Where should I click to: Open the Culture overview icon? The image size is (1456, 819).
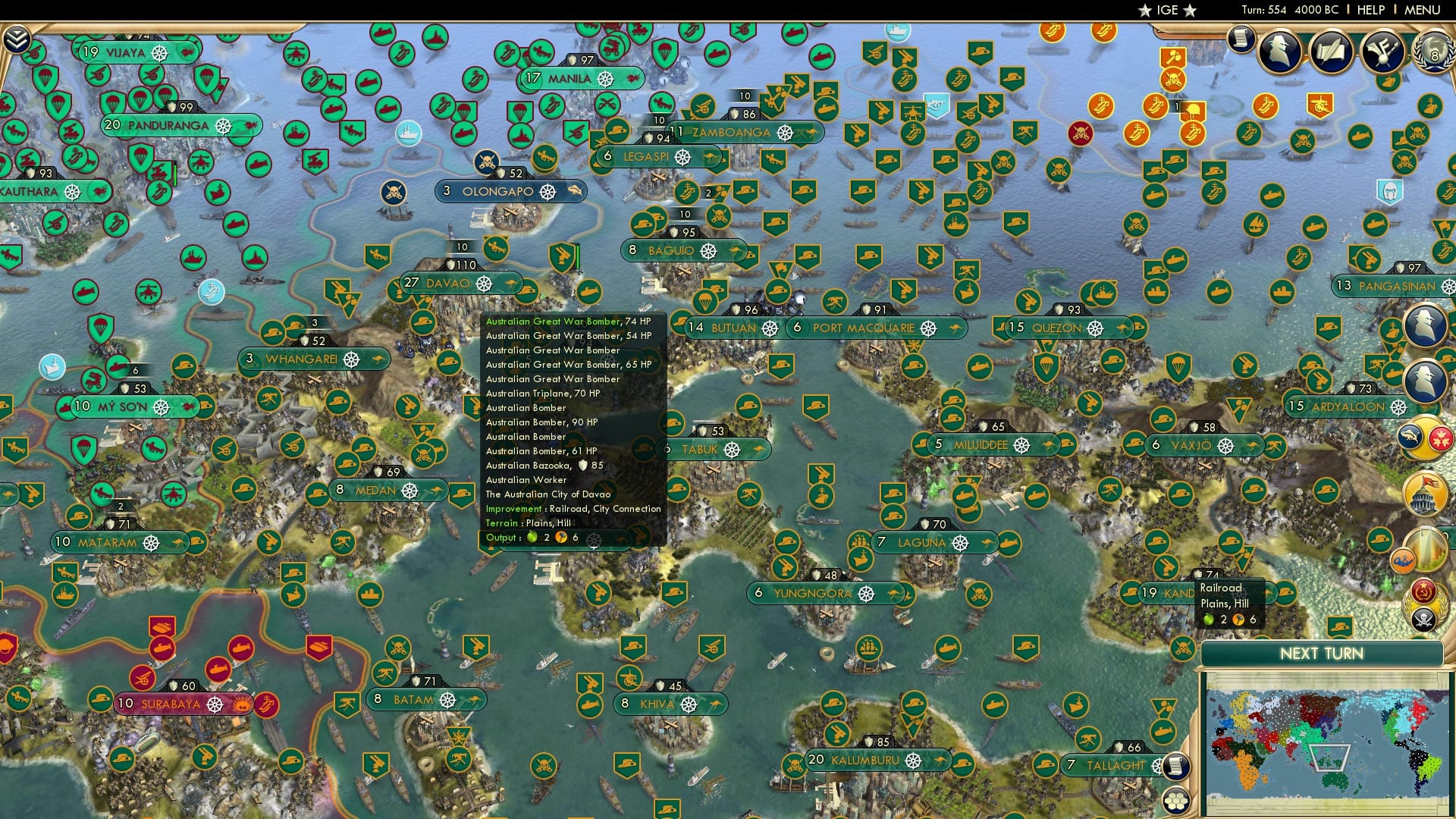(1382, 52)
